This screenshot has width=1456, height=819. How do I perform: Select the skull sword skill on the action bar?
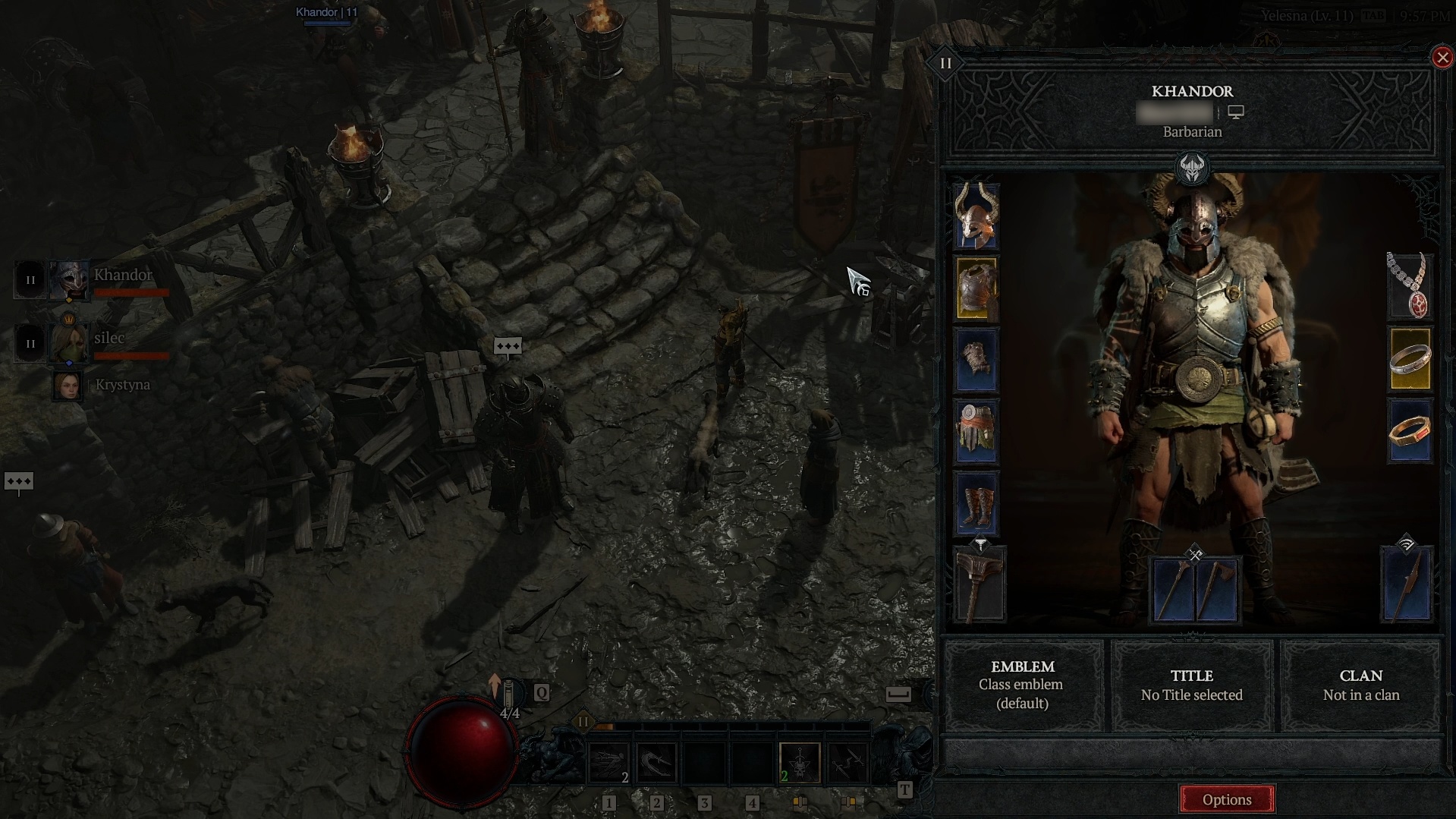800,762
